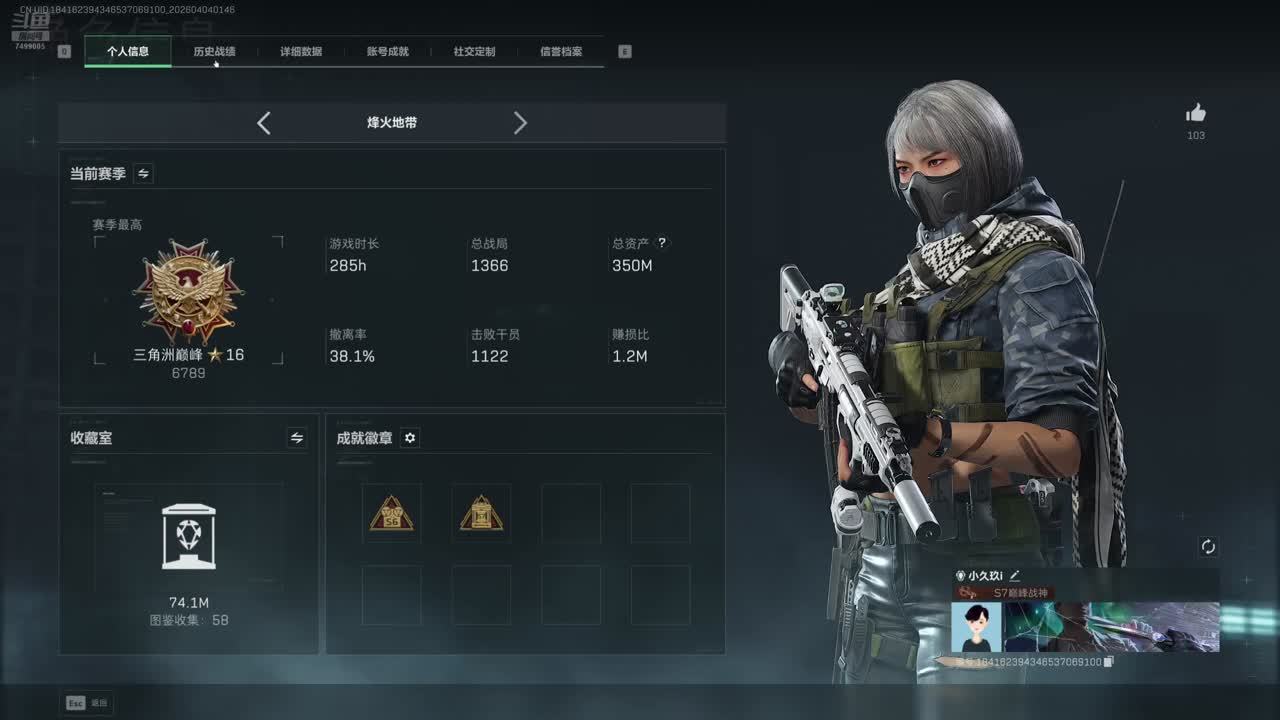The width and height of the screenshot is (1280, 720).
Task: Open the 详细数据 tab
Action: [301, 51]
